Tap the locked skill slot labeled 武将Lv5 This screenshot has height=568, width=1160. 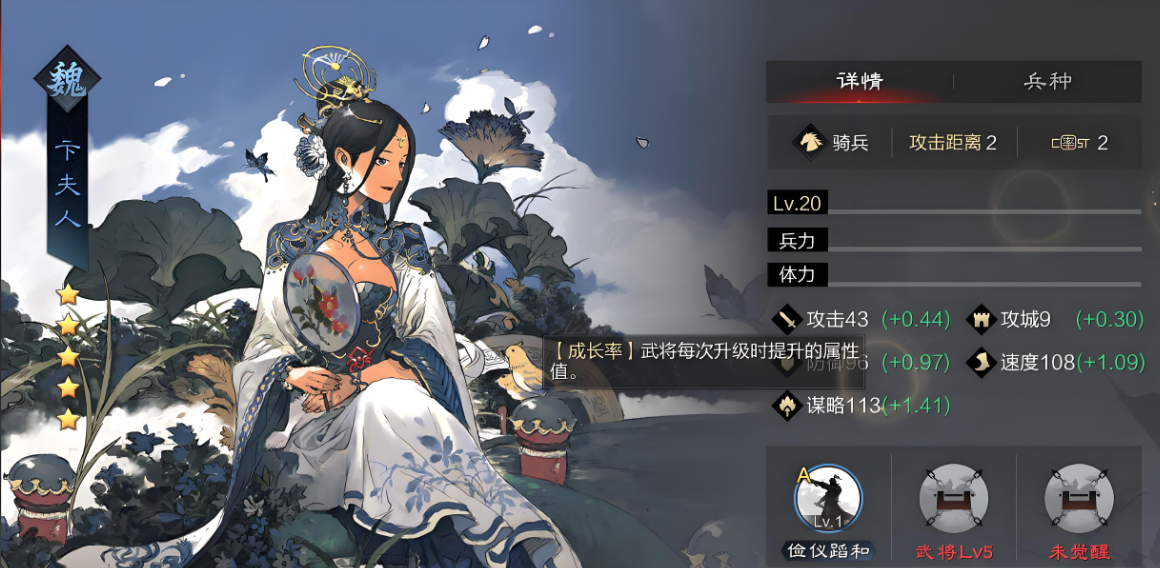coord(953,496)
